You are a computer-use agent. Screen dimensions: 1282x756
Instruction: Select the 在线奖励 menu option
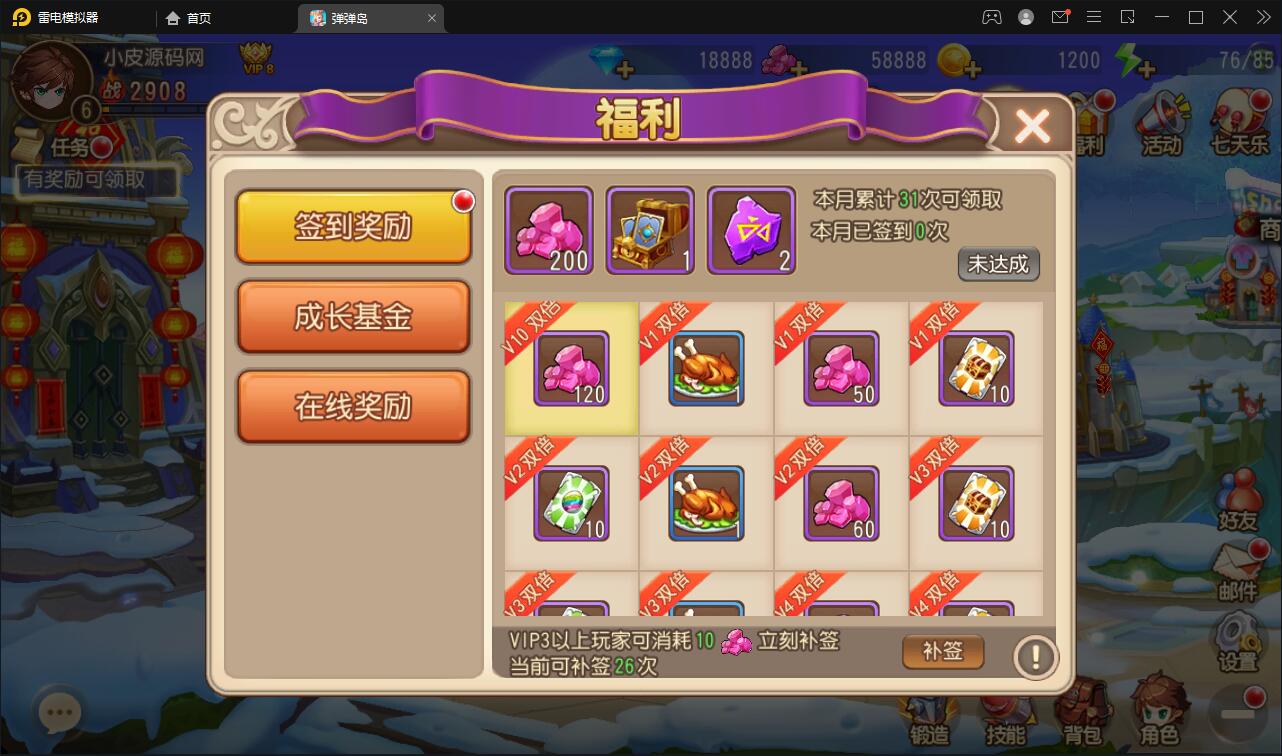(x=353, y=403)
